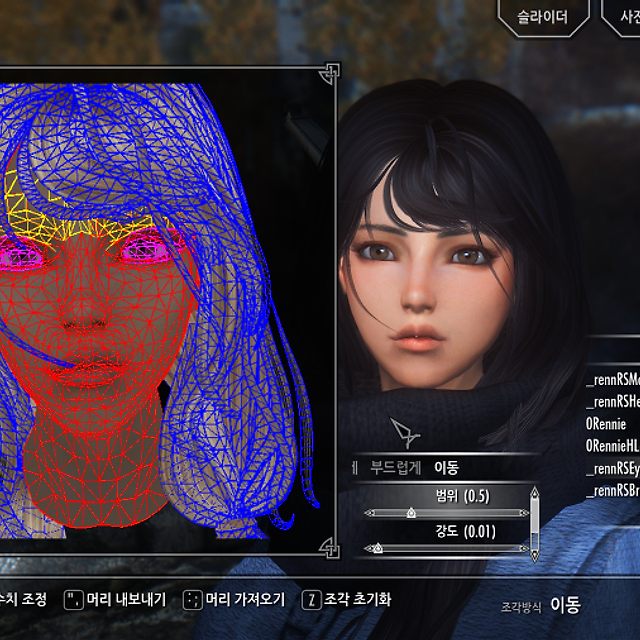The width and height of the screenshot is (640, 640).
Task: Choose the _rennRSMo head part entry
Action: [612, 379]
